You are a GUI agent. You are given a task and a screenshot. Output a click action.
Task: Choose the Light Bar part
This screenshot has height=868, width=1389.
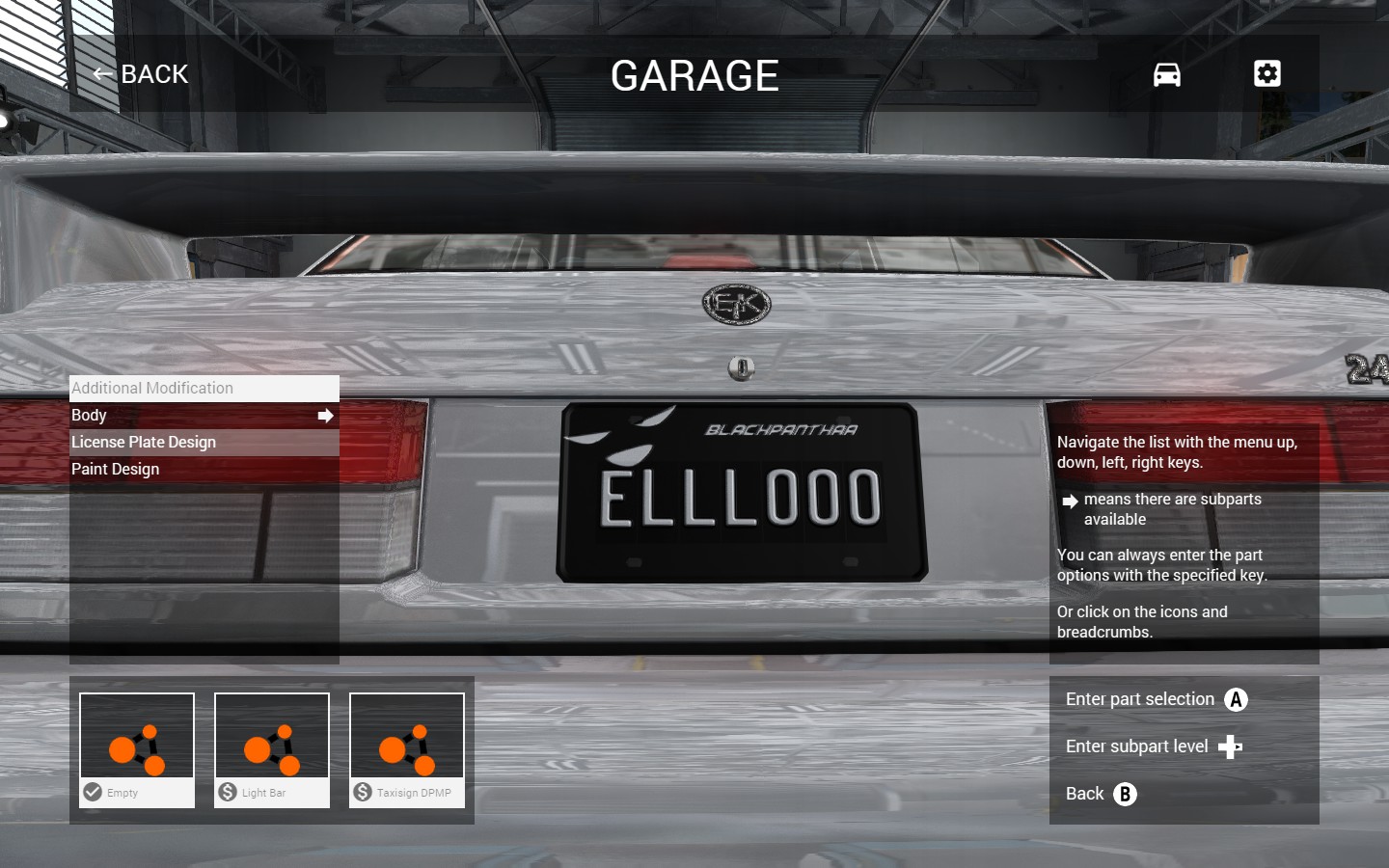point(272,749)
